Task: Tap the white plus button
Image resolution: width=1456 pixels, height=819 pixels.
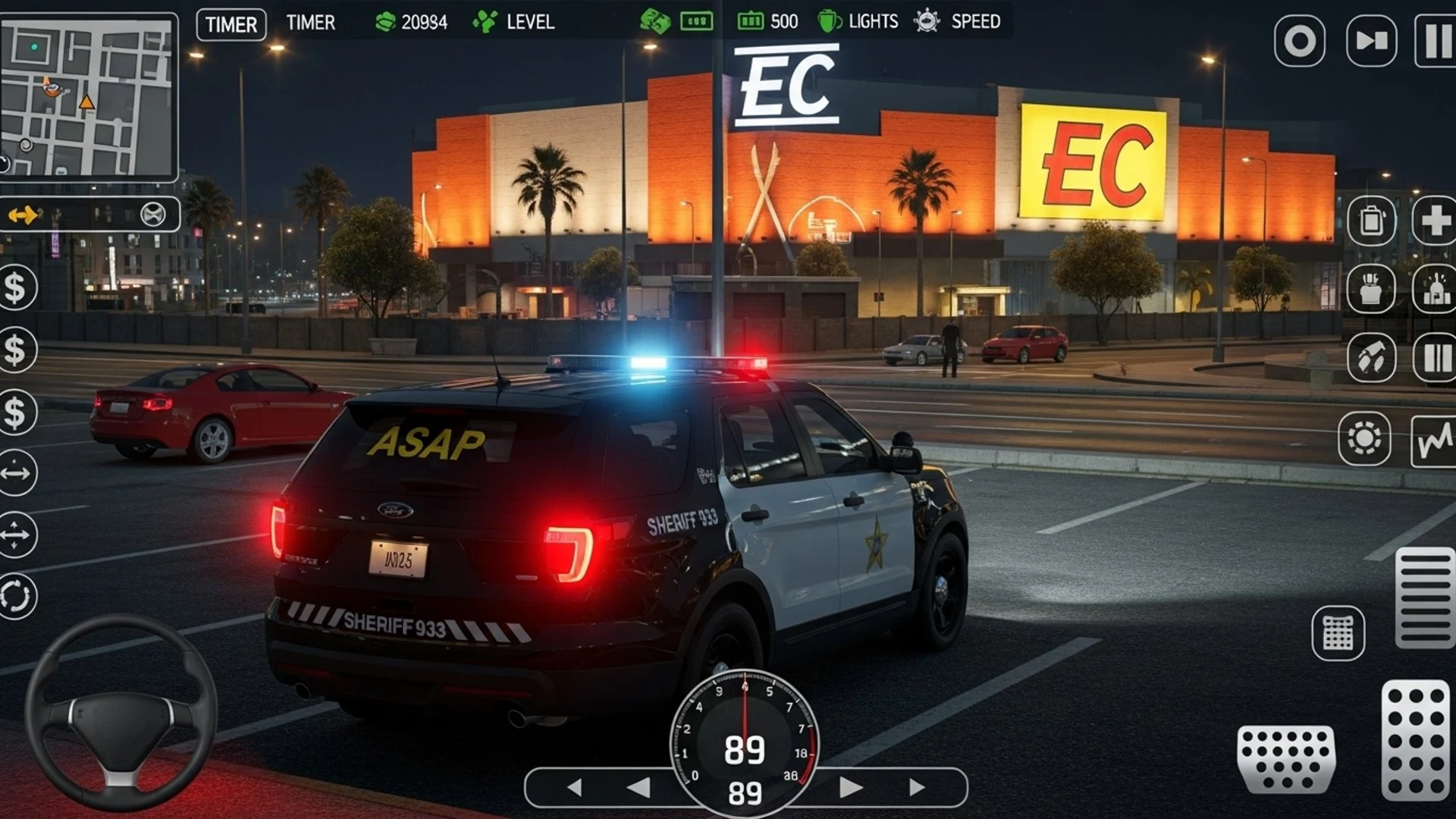Action: 1435,221
